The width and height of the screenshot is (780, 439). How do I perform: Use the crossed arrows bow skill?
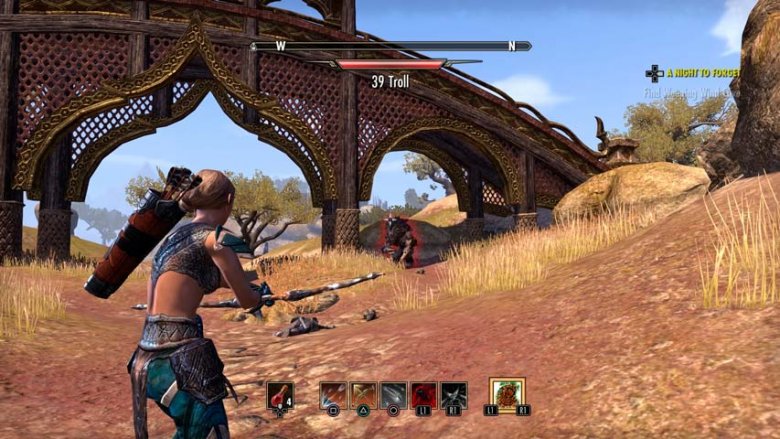click(x=363, y=395)
